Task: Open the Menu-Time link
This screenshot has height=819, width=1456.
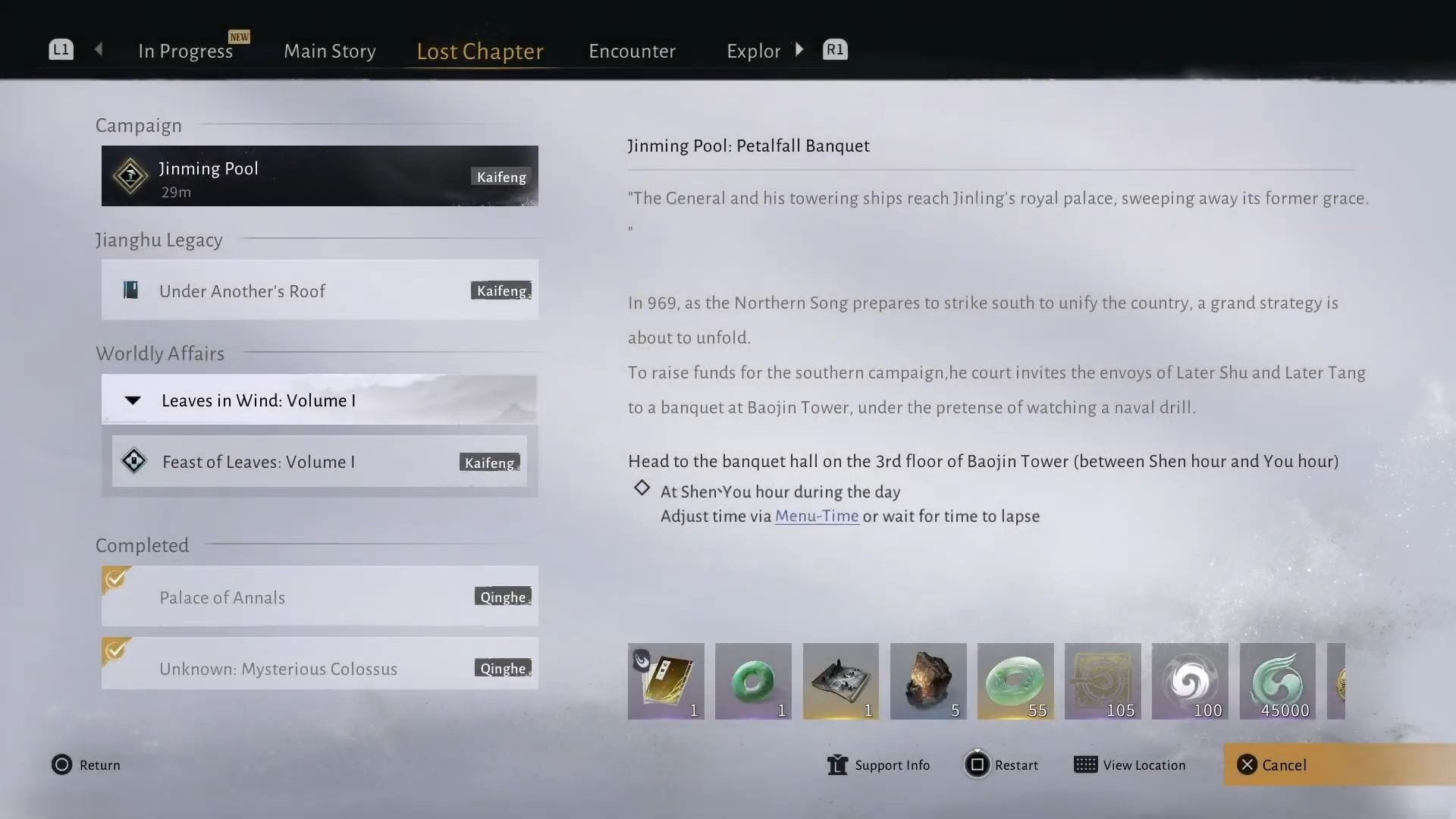Action: tap(817, 516)
